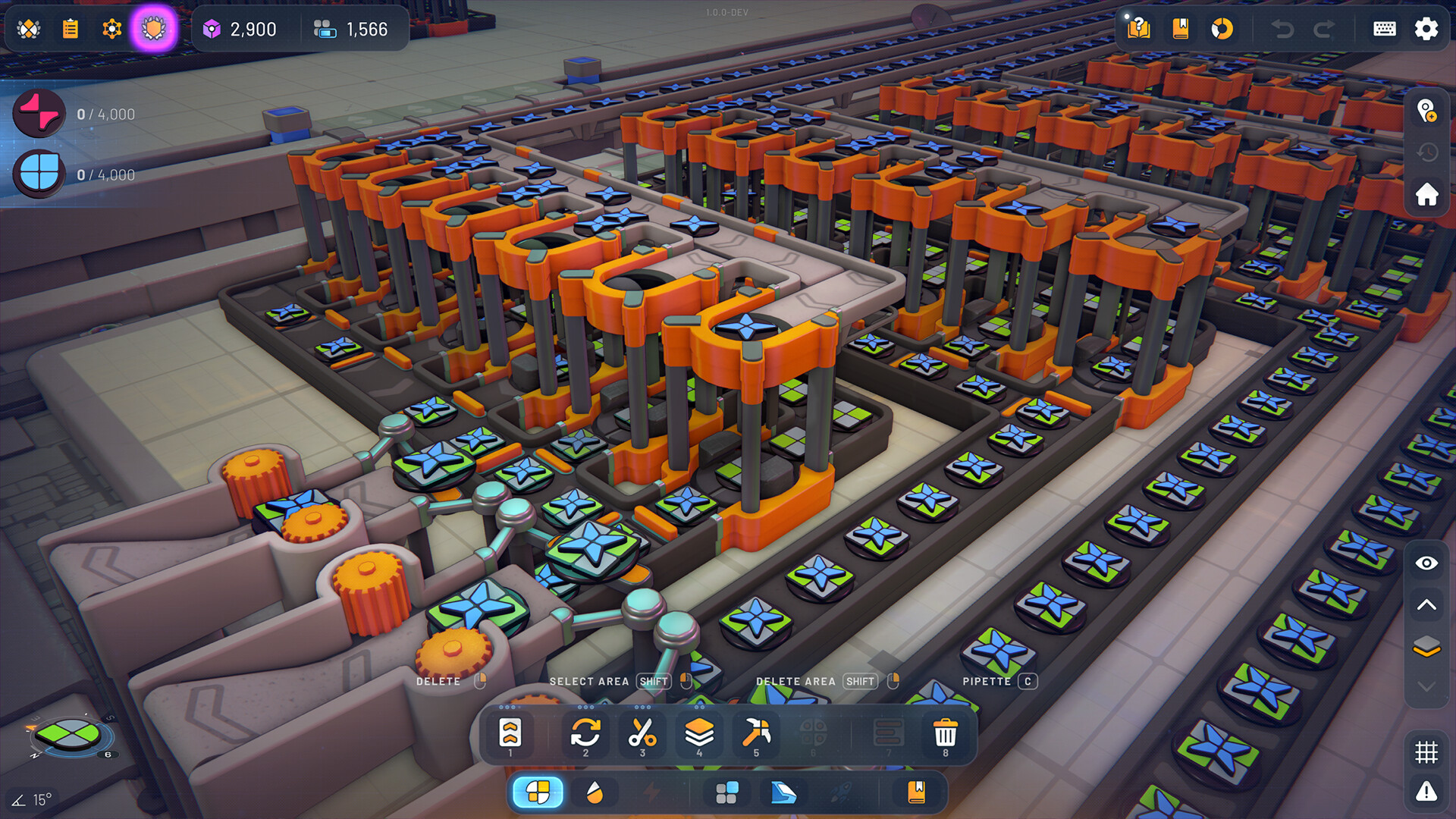
Task: Open the orange donut chart statistics
Action: click(1222, 29)
